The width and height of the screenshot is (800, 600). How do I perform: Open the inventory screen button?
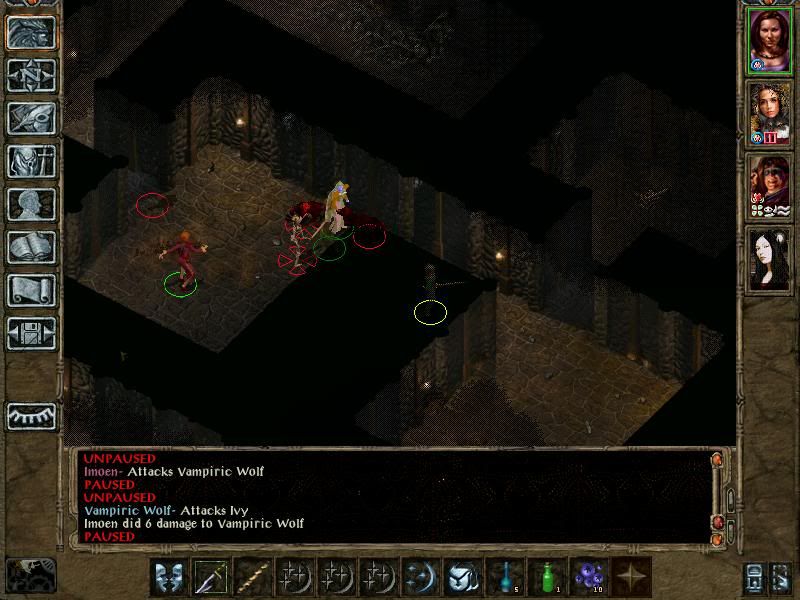point(31,161)
